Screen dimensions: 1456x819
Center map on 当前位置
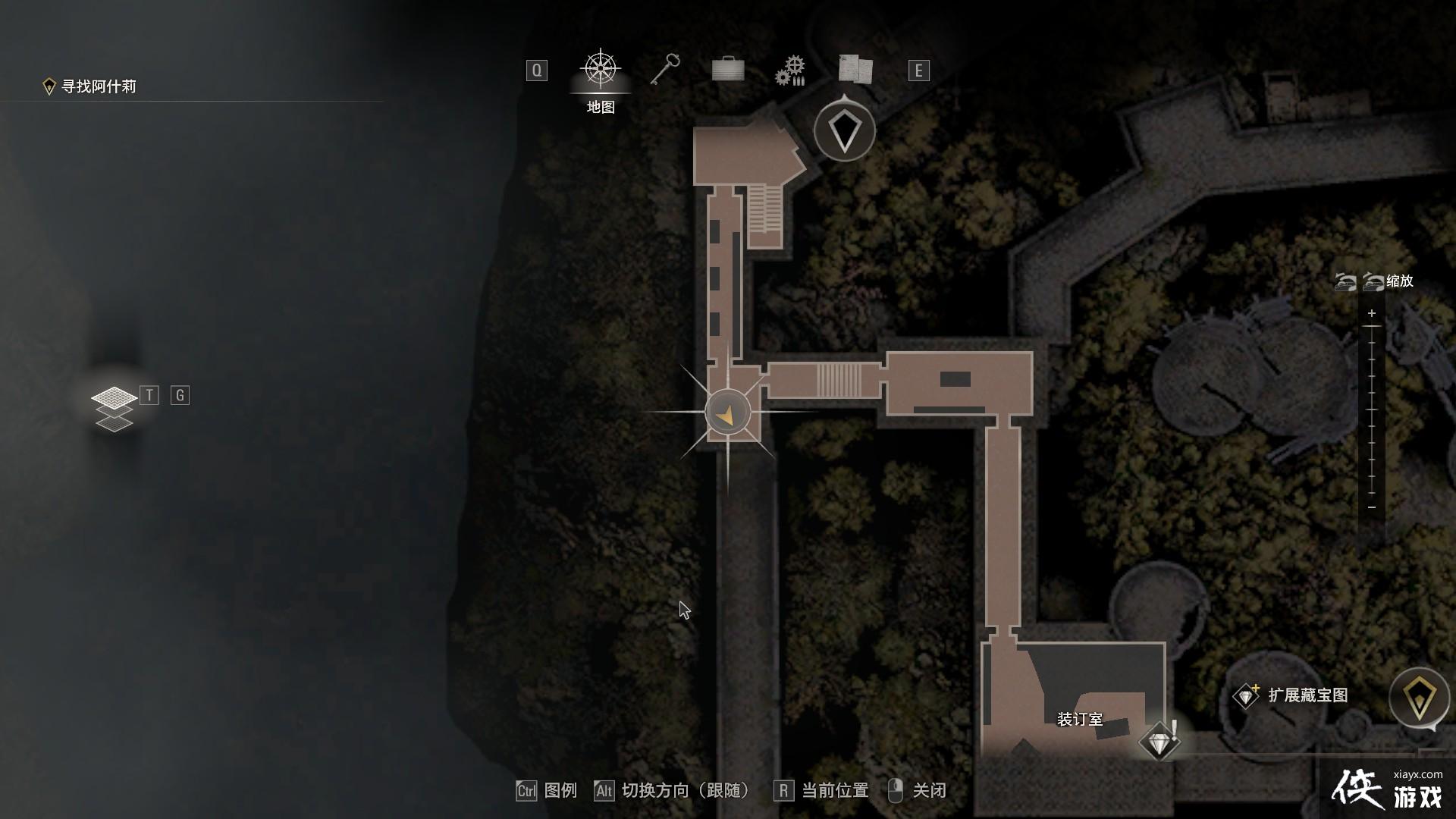(822, 791)
